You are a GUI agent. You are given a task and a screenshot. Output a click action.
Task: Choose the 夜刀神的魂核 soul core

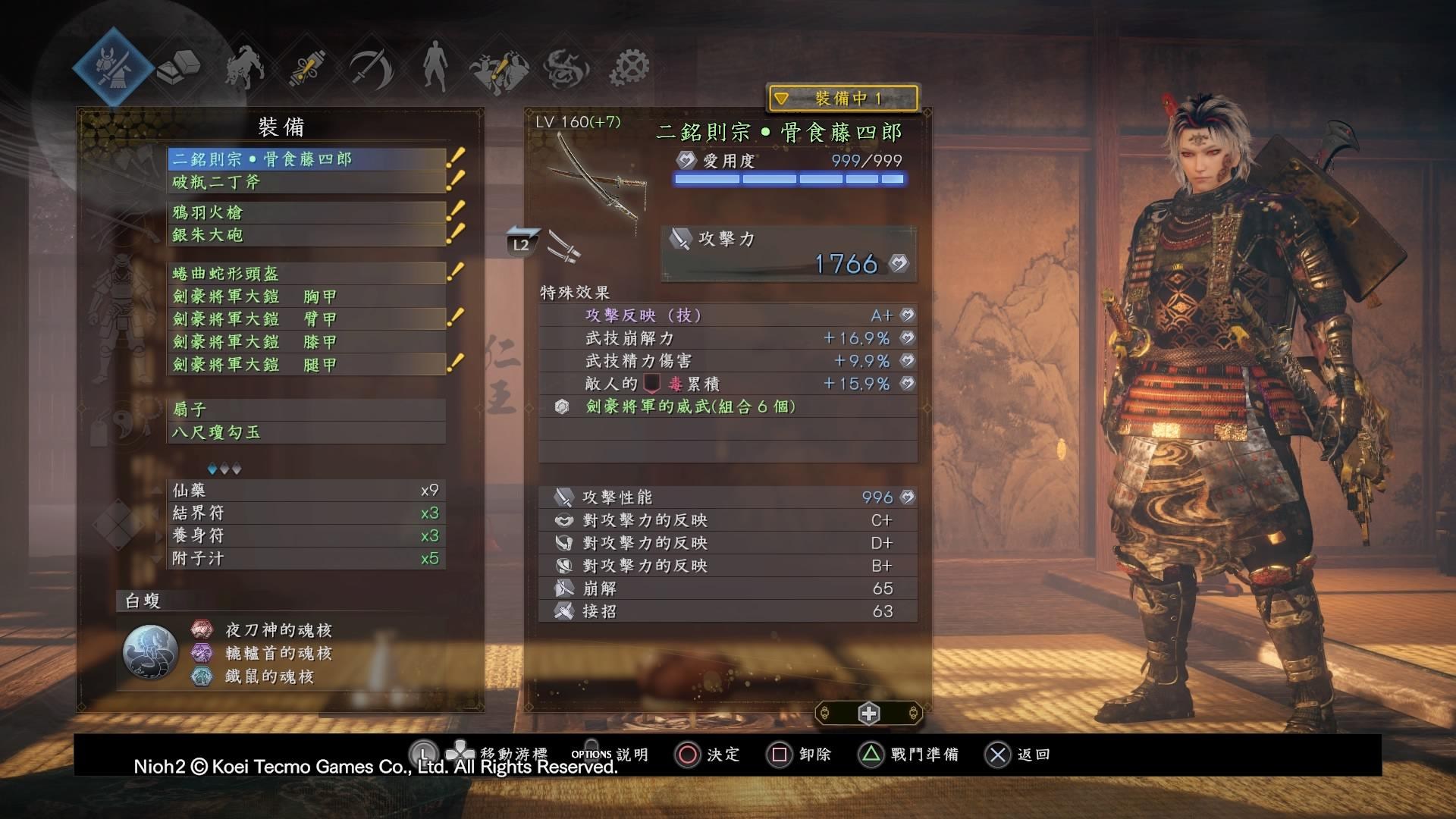[x=278, y=630]
